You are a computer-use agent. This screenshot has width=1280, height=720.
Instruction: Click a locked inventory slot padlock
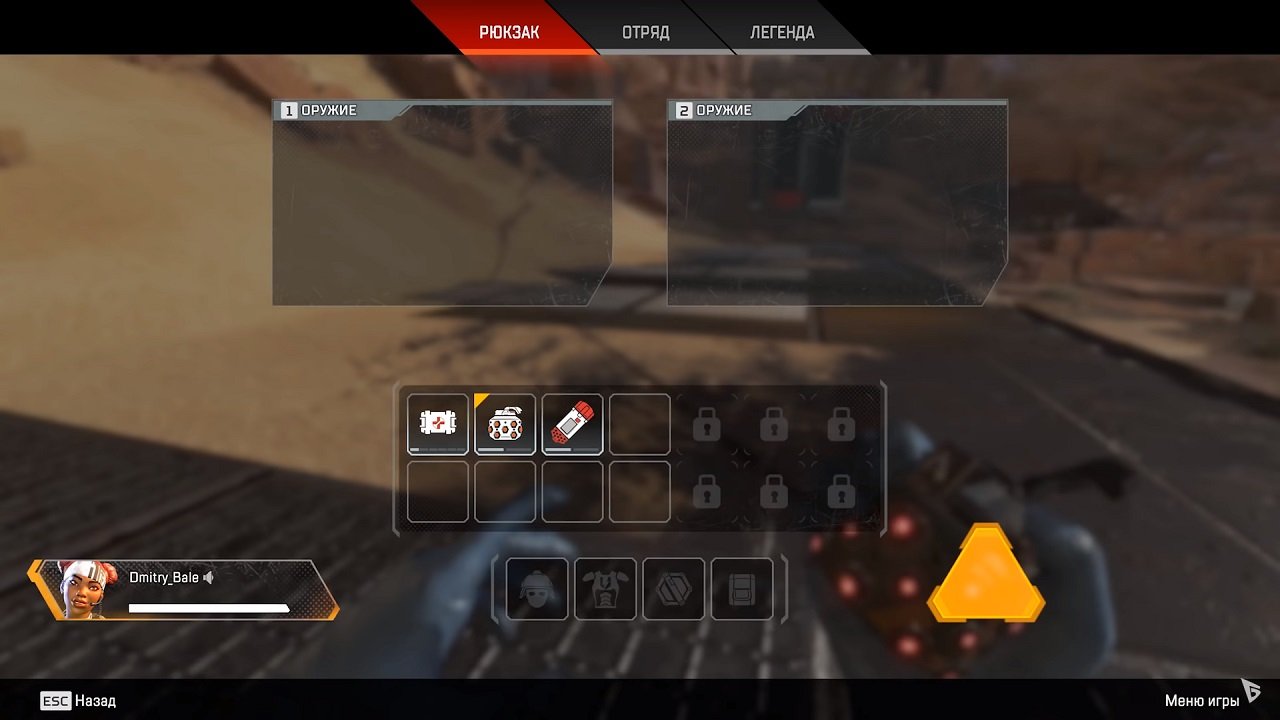pos(705,424)
